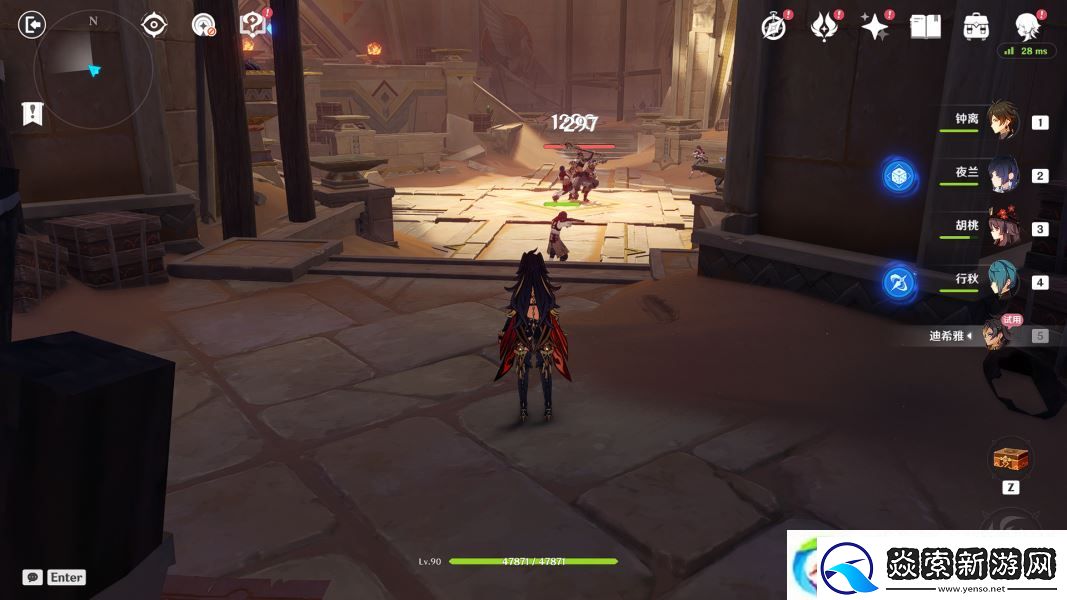Open the circular minimap
Screen dimensions: 1067x600
pyautogui.click(x=93, y=69)
